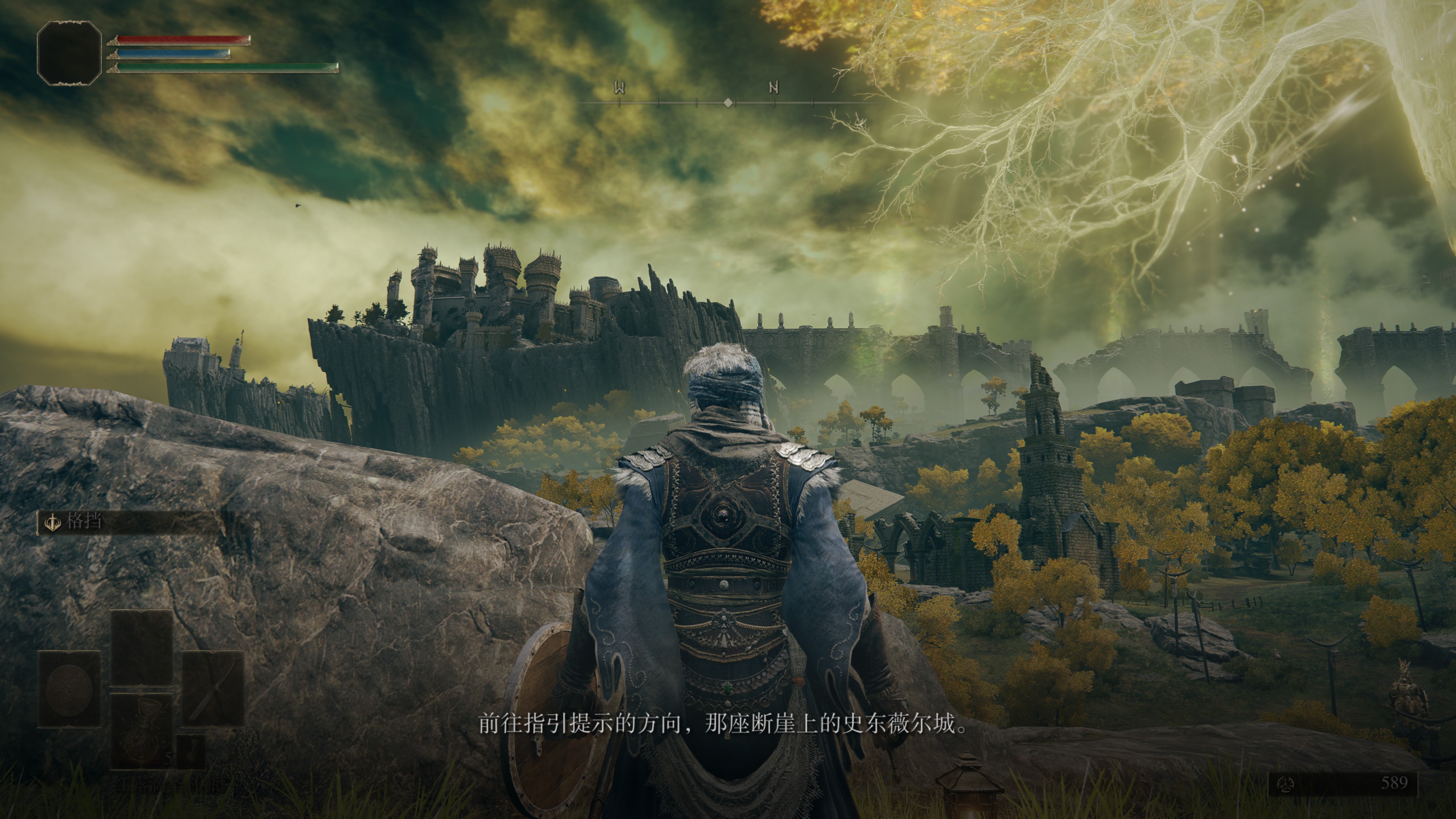Click the compass bar heading marker
The width and height of the screenshot is (1456, 819).
coord(728,102)
